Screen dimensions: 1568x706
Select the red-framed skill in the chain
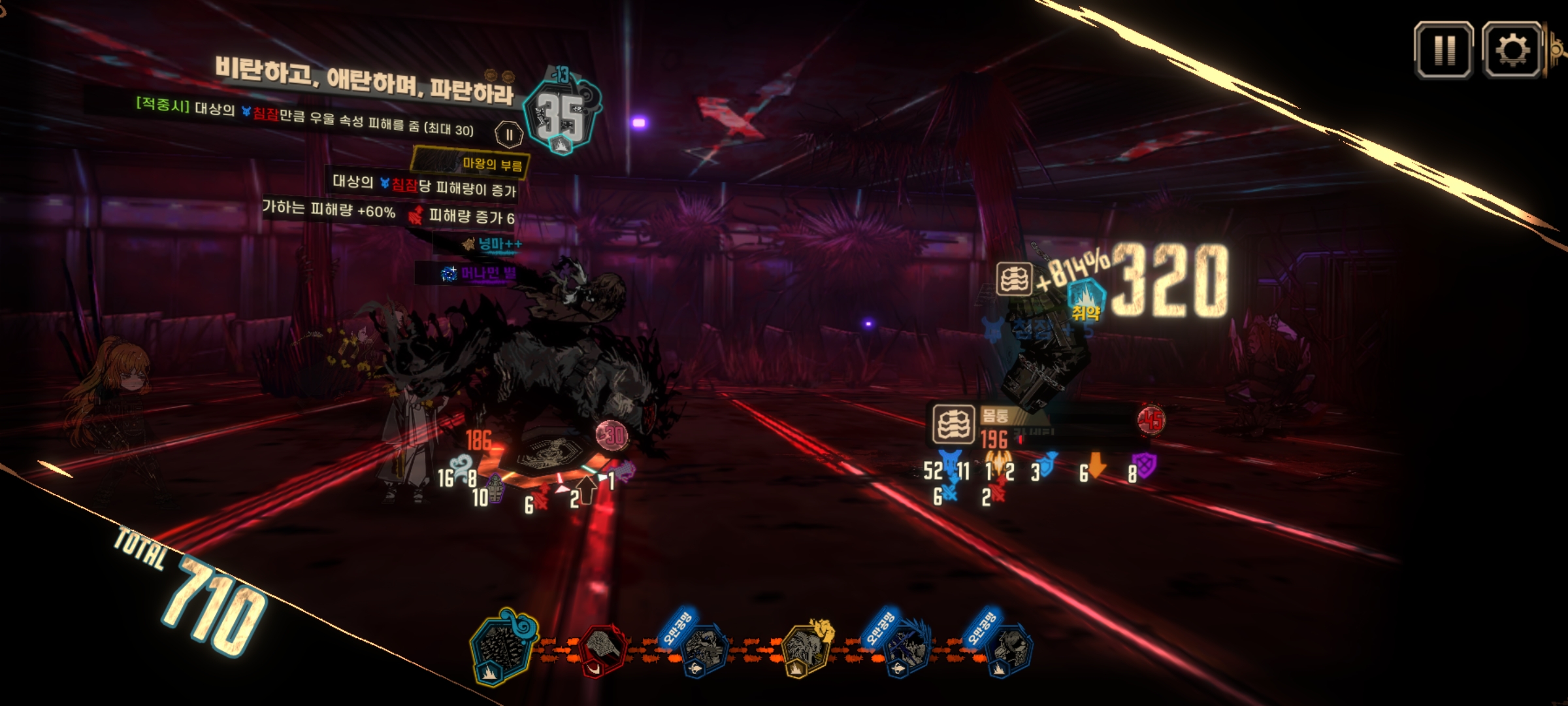click(x=602, y=649)
